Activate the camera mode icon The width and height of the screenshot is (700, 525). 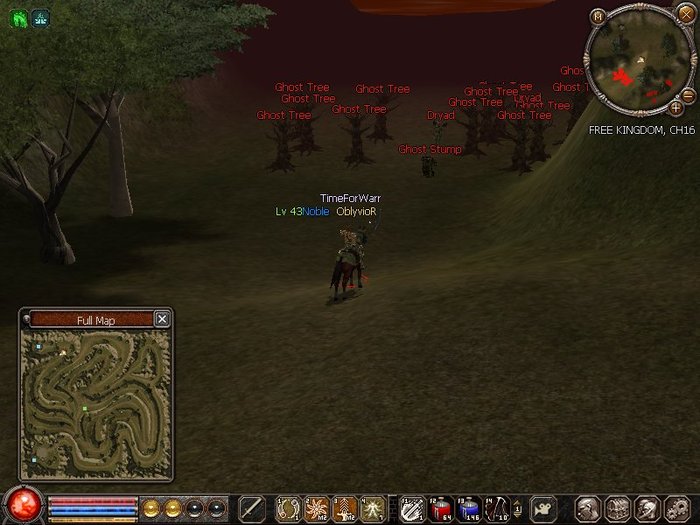tap(544, 508)
